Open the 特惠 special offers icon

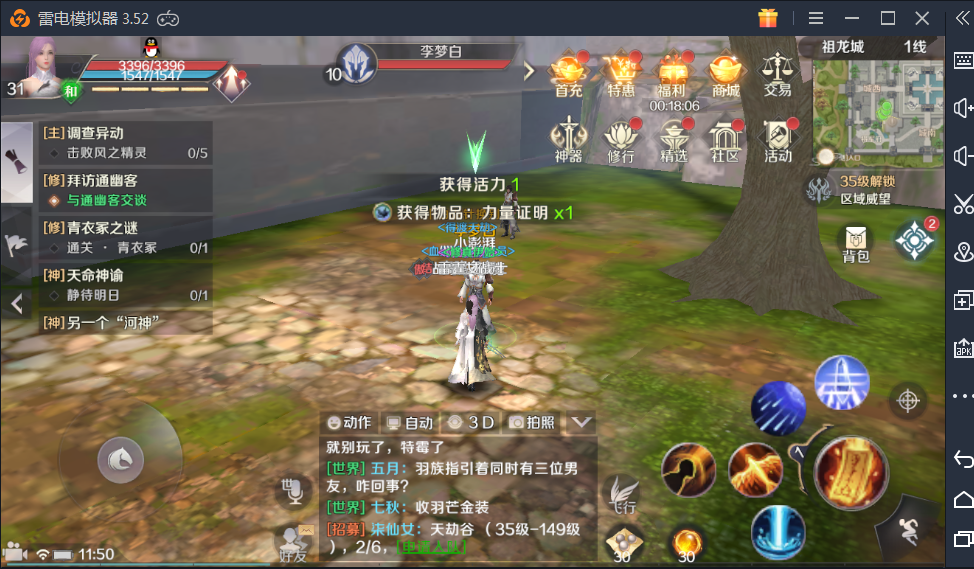click(x=621, y=74)
